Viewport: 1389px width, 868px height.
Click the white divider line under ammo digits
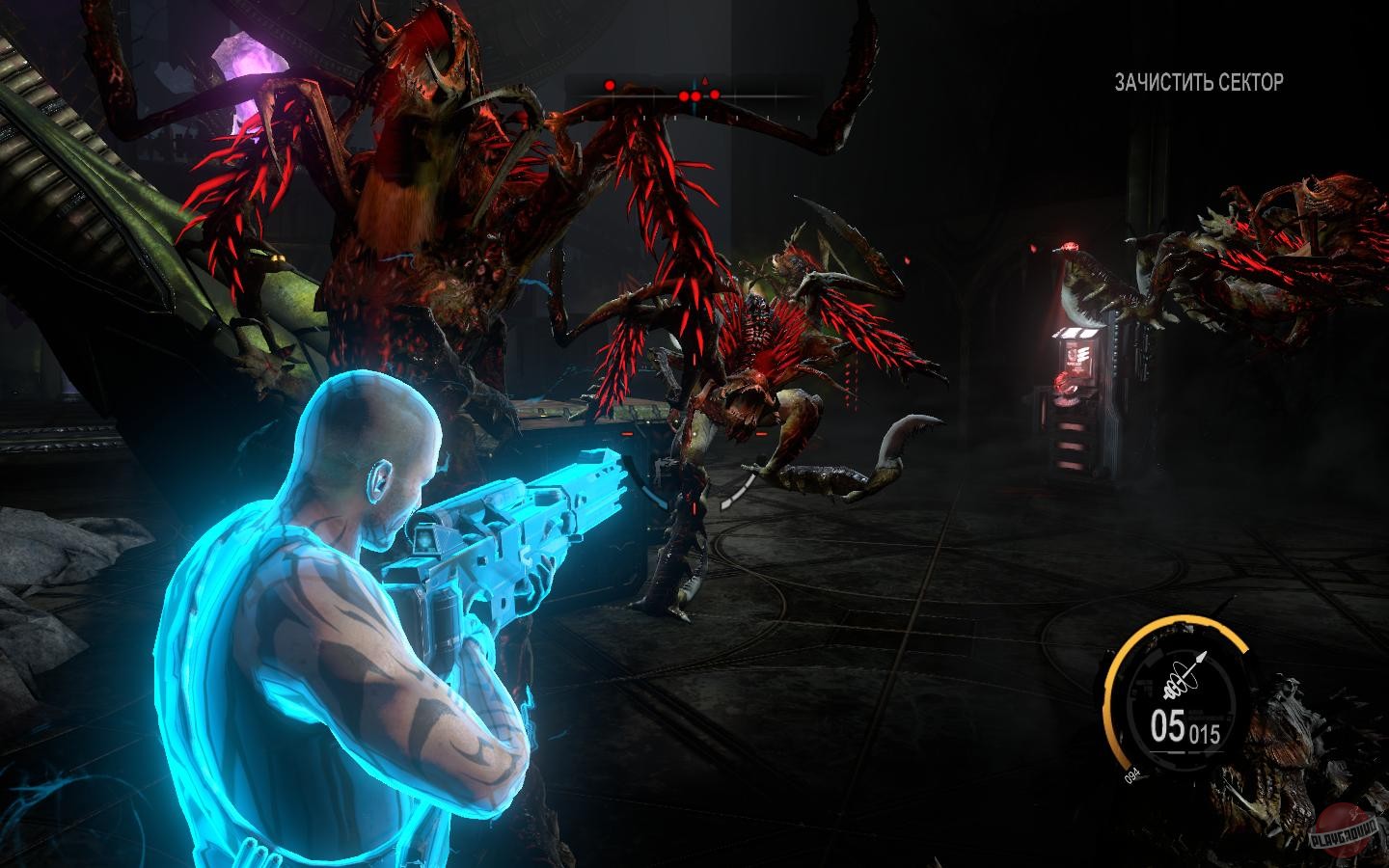1187,751
